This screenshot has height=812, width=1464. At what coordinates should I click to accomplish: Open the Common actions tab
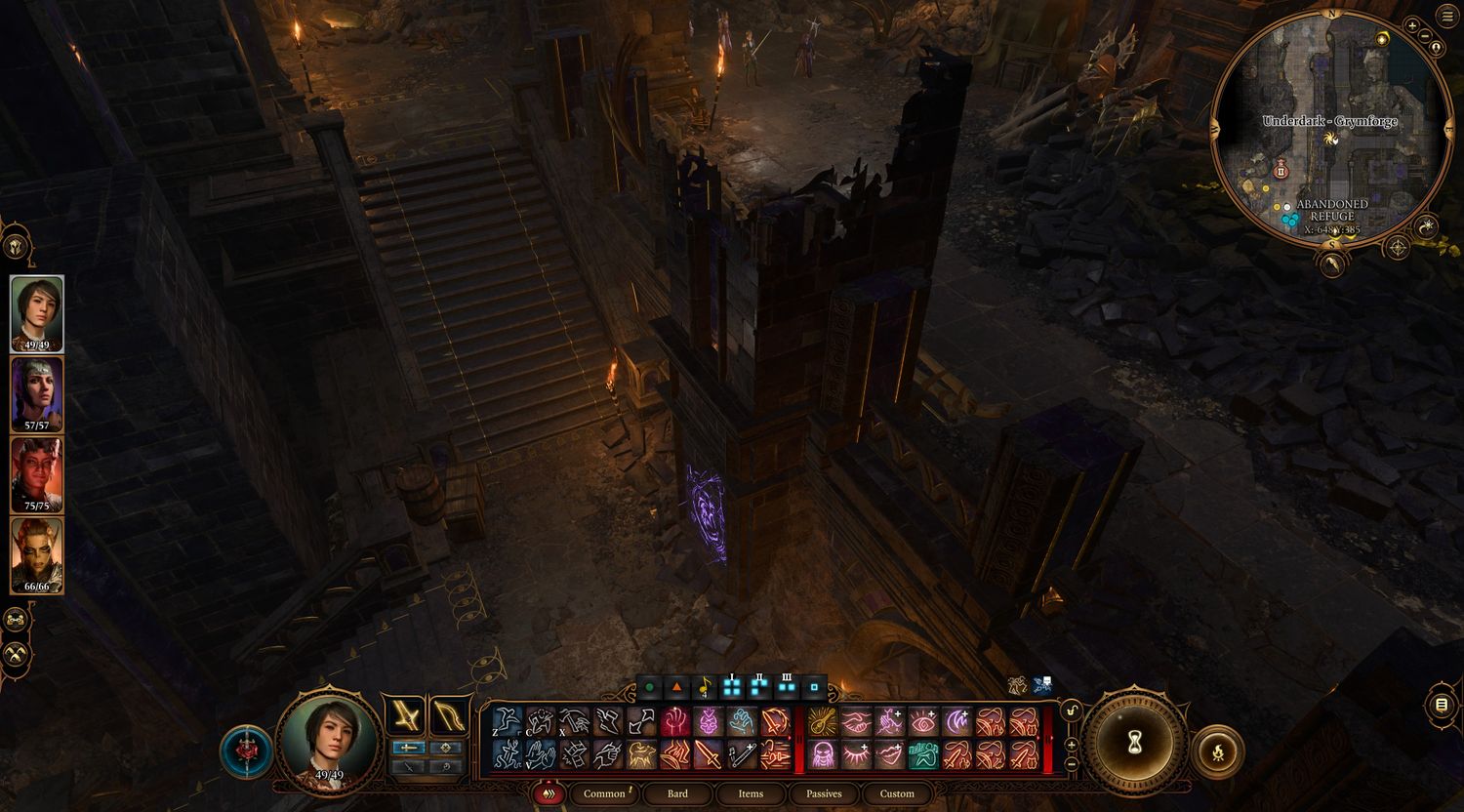click(604, 793)
